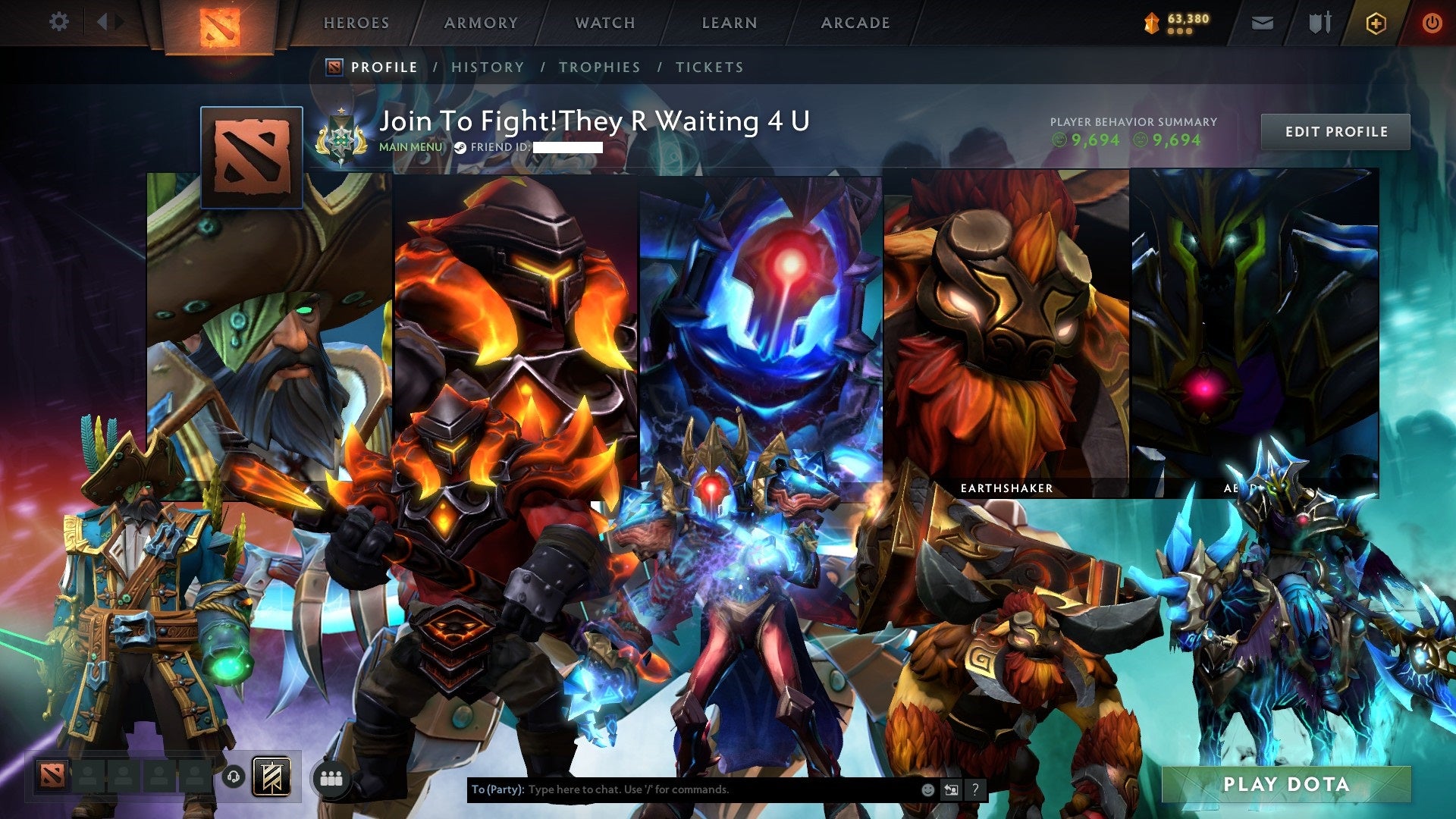This screenshot has height=819, width=1456.
Task: Switch to the HISTORY tab
Action: coord(488,67)
